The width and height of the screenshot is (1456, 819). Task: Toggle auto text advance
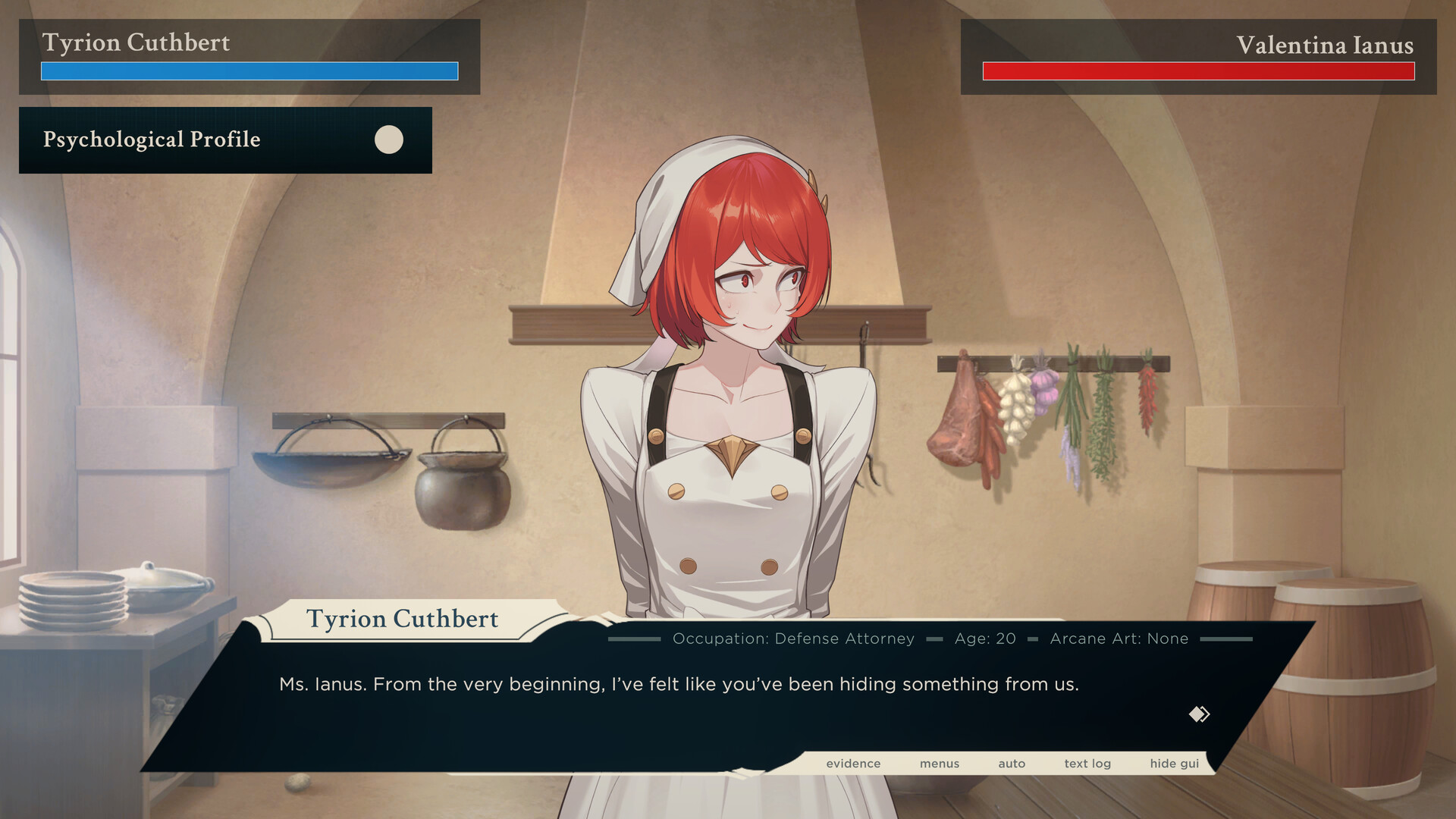click(x=1012, y=764)
